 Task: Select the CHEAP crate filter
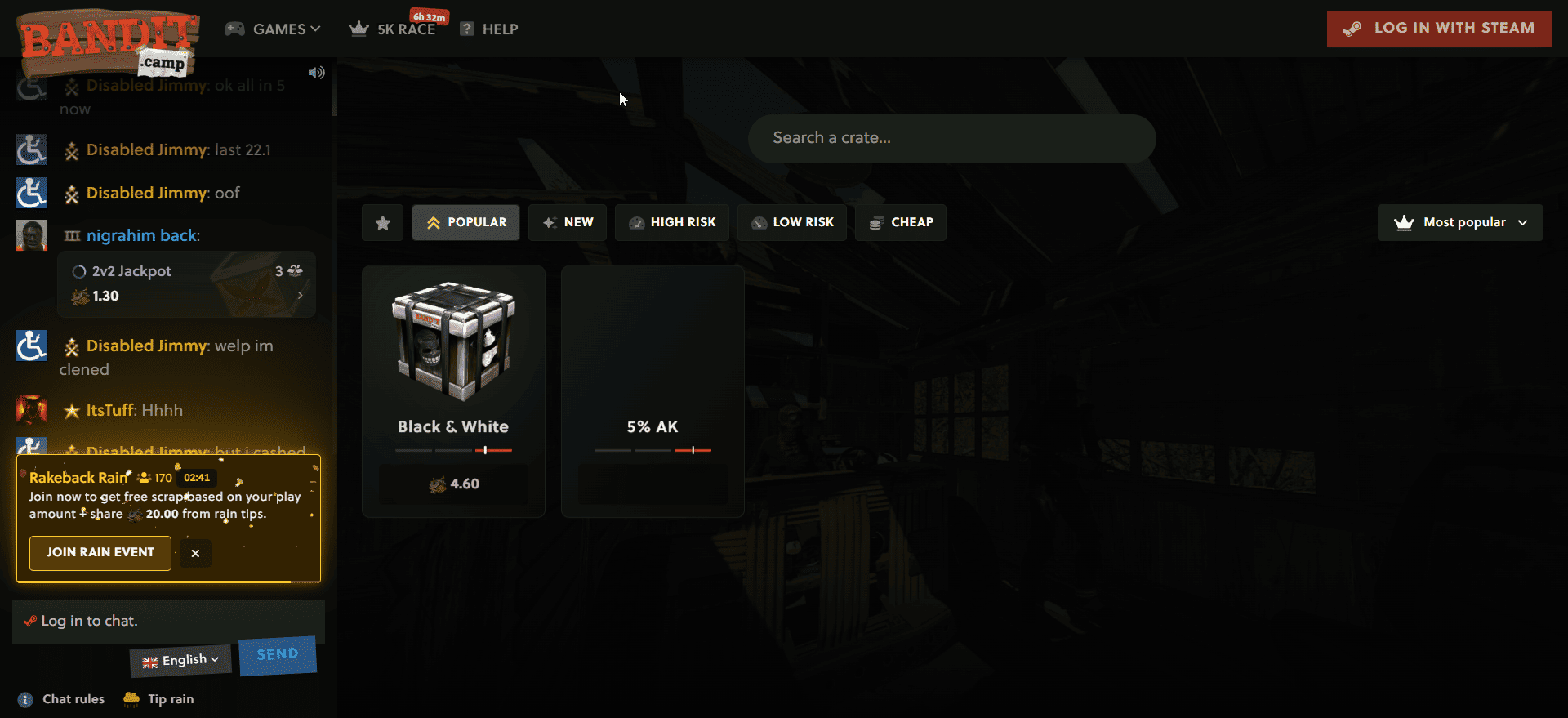coord(900,222)
